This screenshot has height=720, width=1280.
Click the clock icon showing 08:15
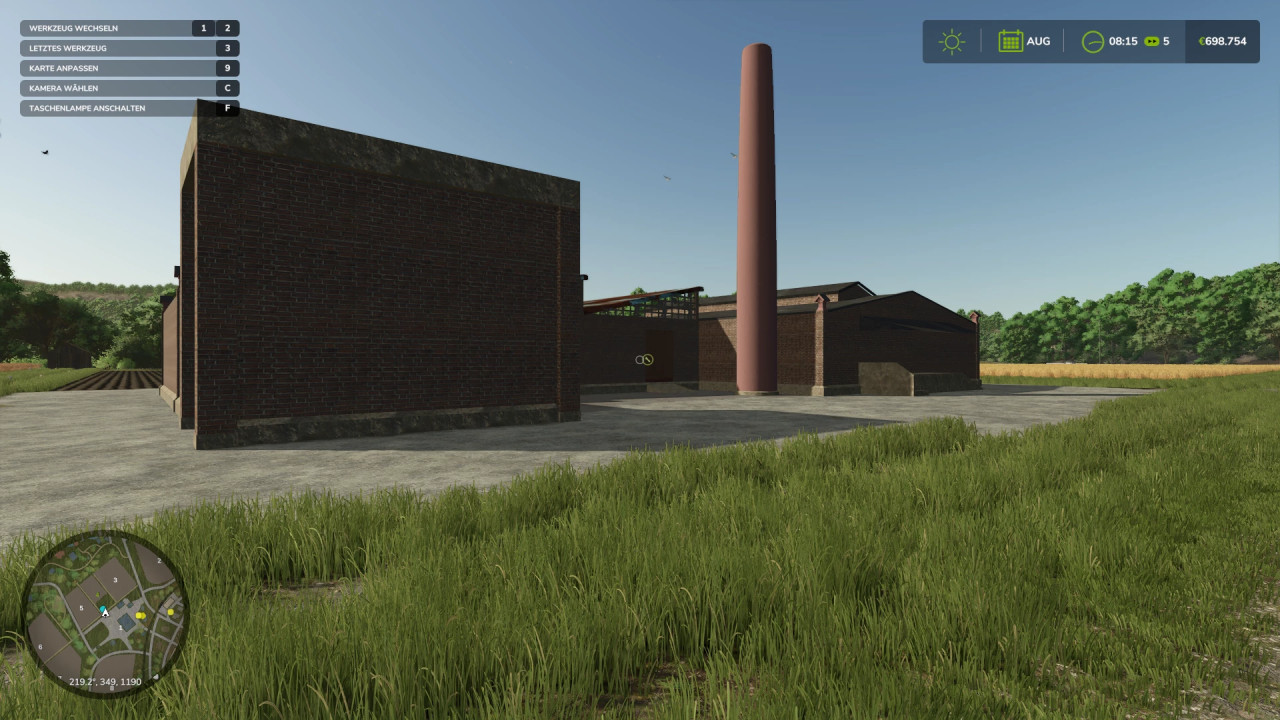click(x=1091, y=41)
